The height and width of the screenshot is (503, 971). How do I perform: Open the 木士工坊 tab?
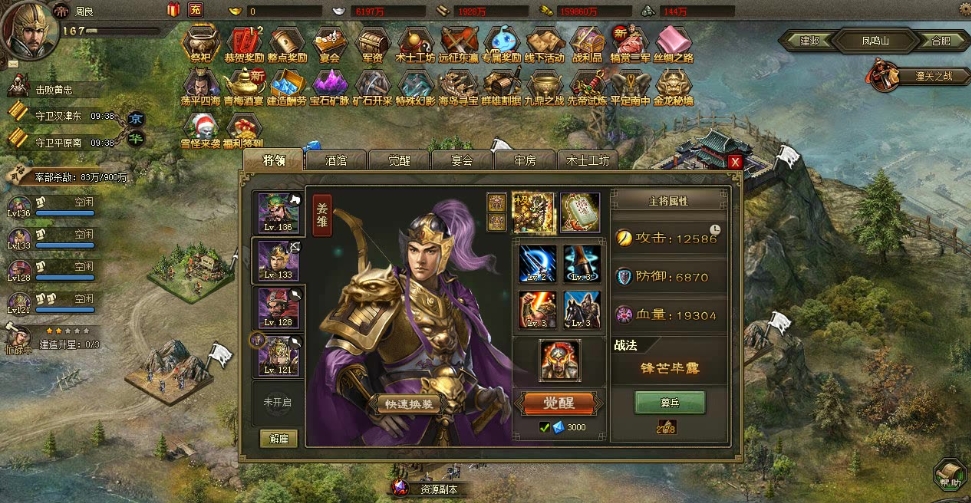[x=587, y=160]
